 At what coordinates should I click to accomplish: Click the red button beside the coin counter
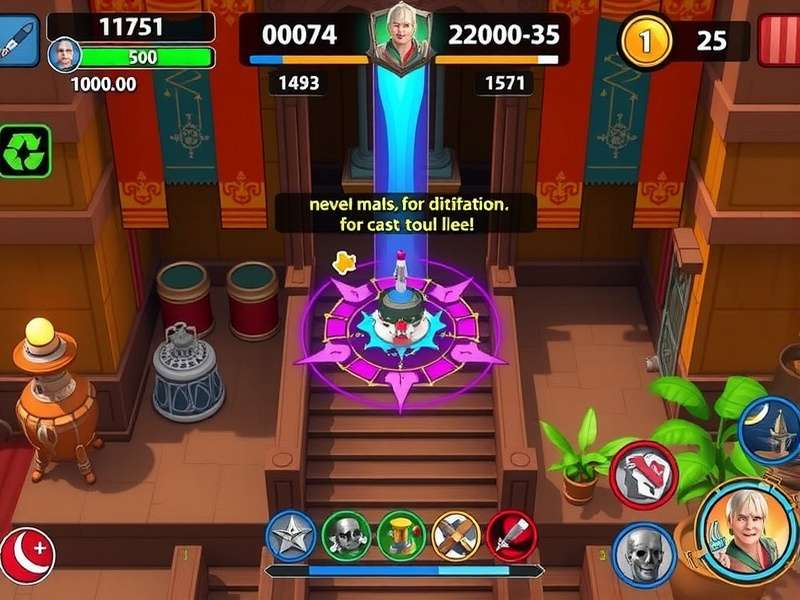tap(778, 42)
